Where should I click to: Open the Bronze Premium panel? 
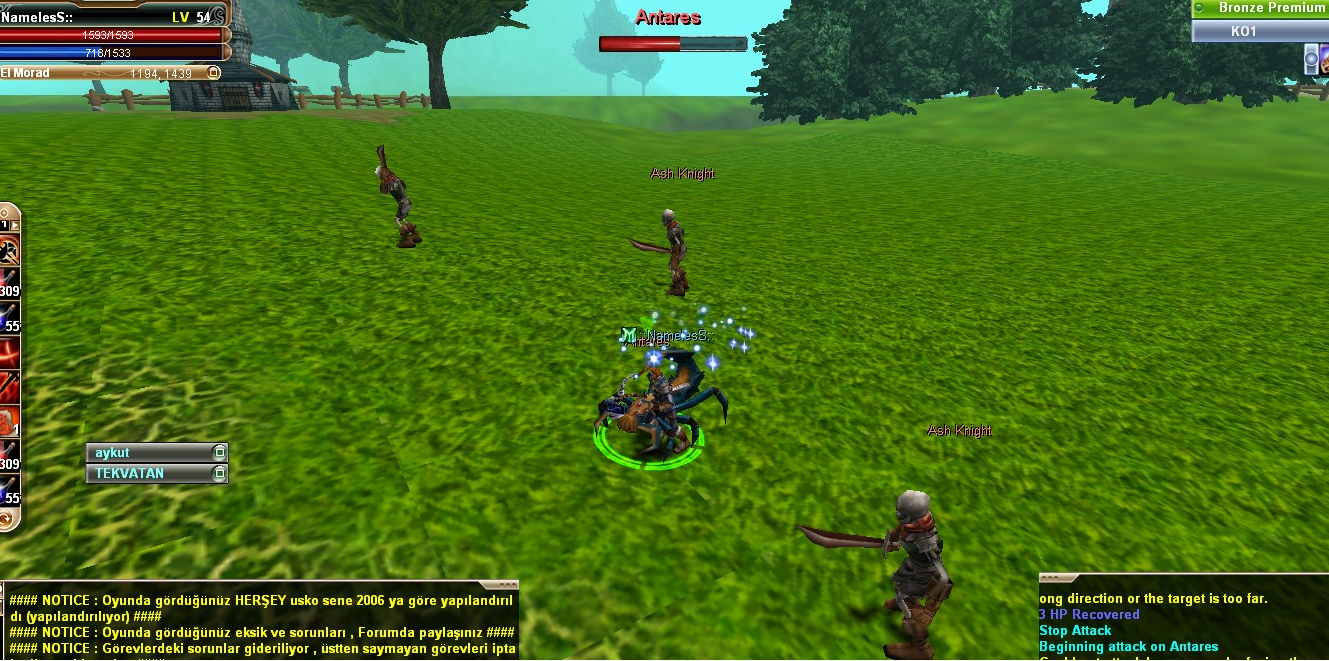tap(1260, 8)
